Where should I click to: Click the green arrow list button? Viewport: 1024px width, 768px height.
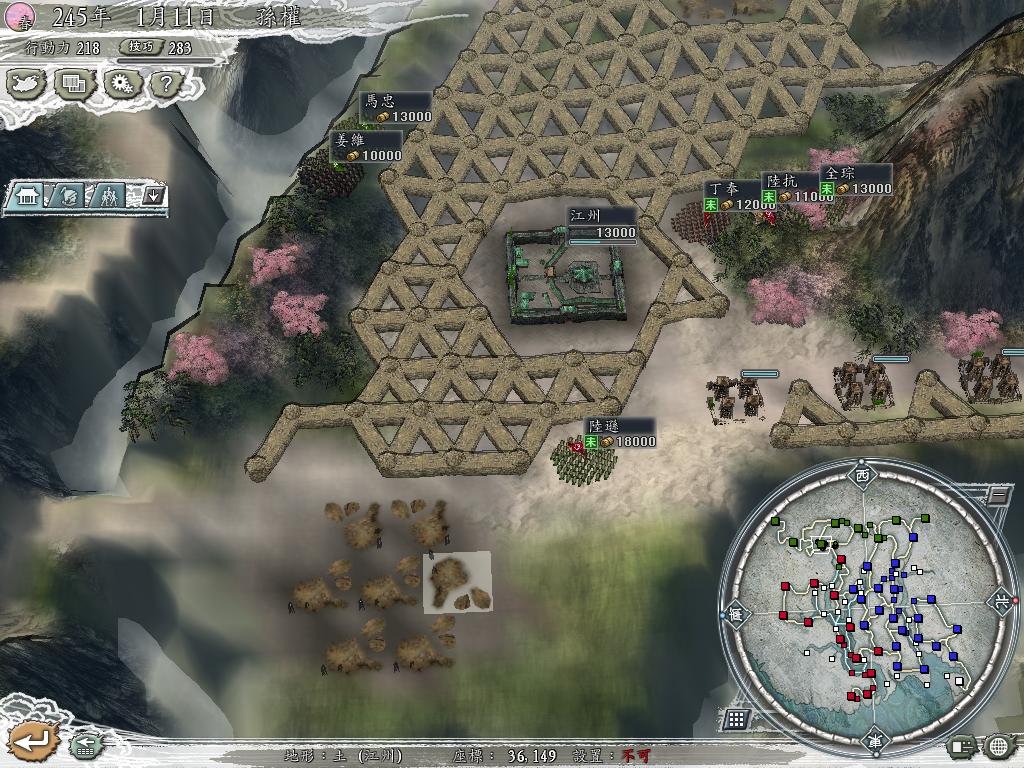click(x=84, y=745)
